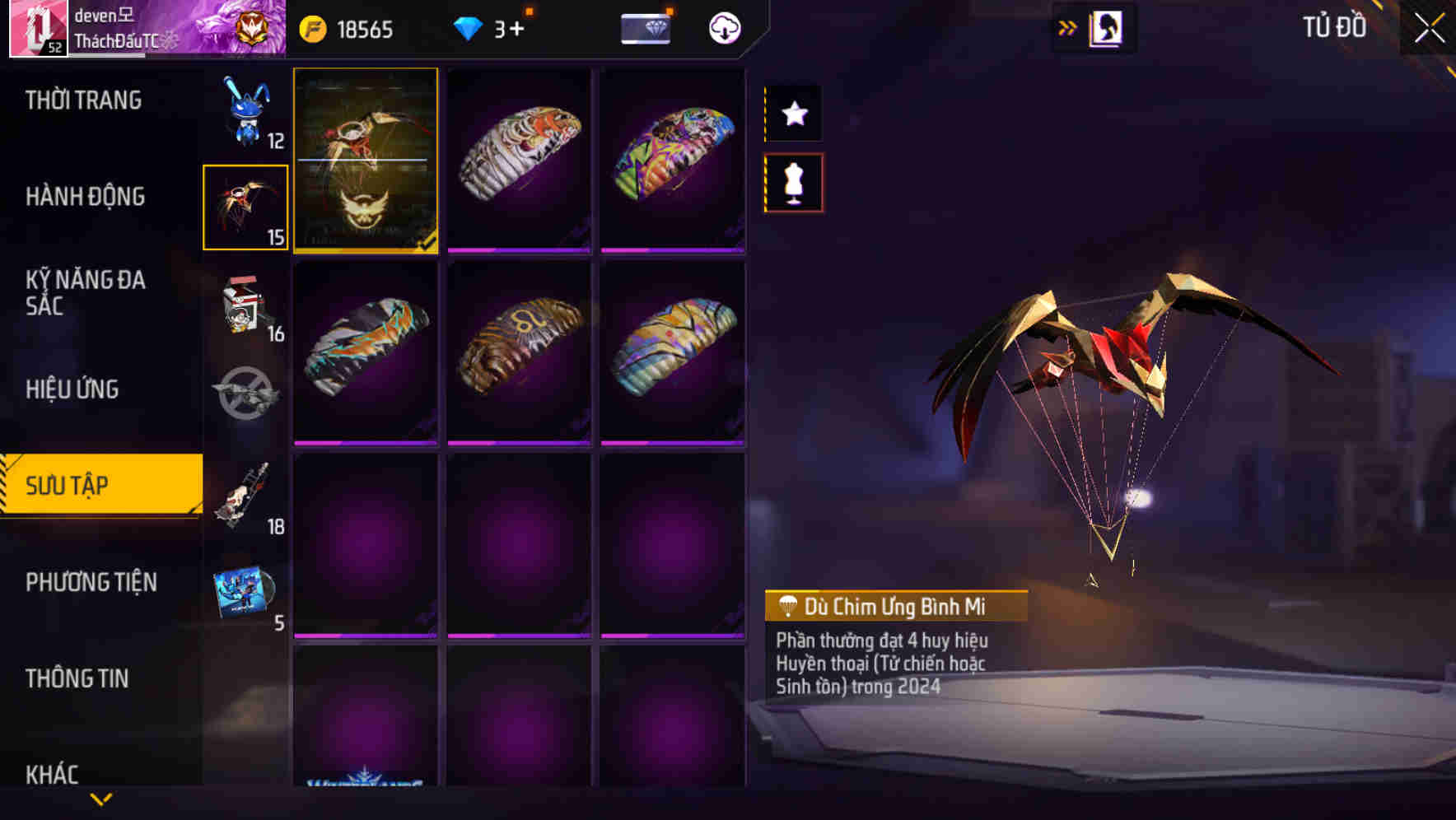The width and height of the screenshot is (1456, 820).
Task: Switch to the SƯU TẬP tab
Action: click(99, 486)
